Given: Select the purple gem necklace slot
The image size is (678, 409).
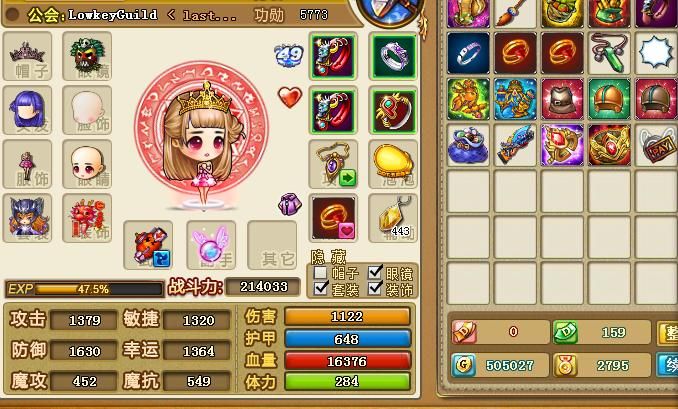Looking at the screenshot, I should pyautogui.click(x=334, y=164).
